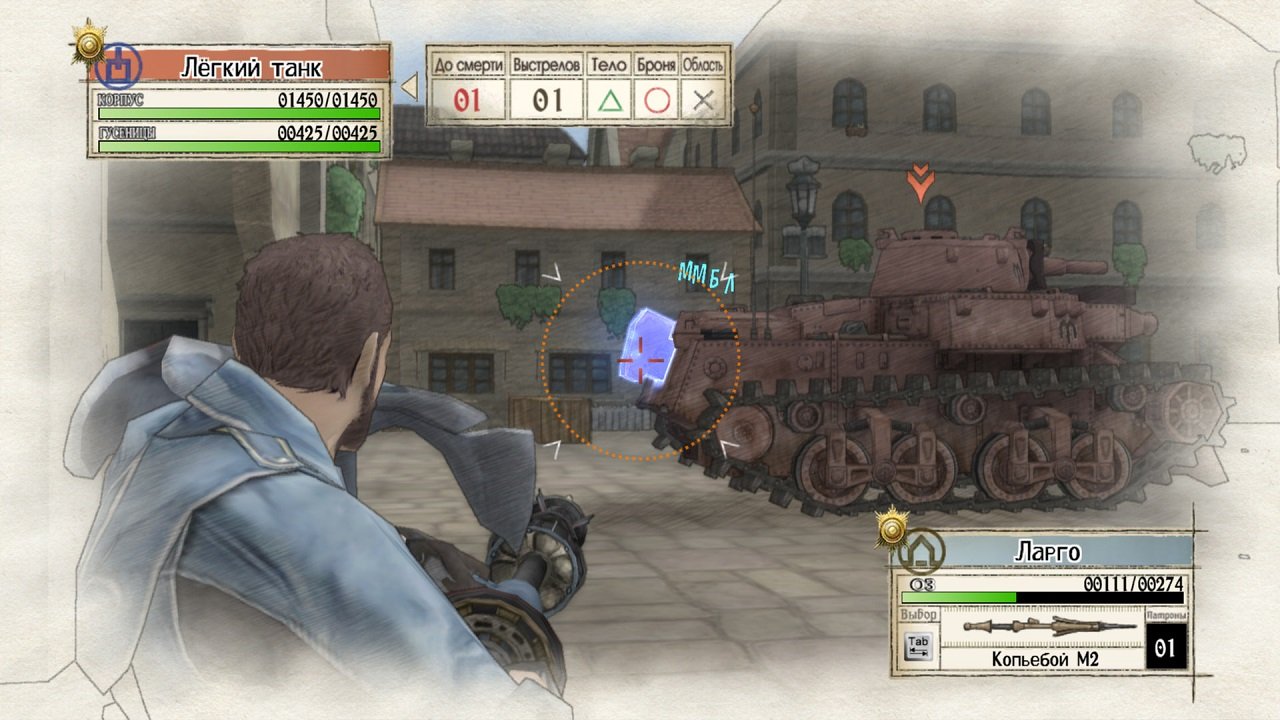The image size is (1280, 720).
Task: Toggle the targeting reticle on the tank hull
Action: (640, 360)
